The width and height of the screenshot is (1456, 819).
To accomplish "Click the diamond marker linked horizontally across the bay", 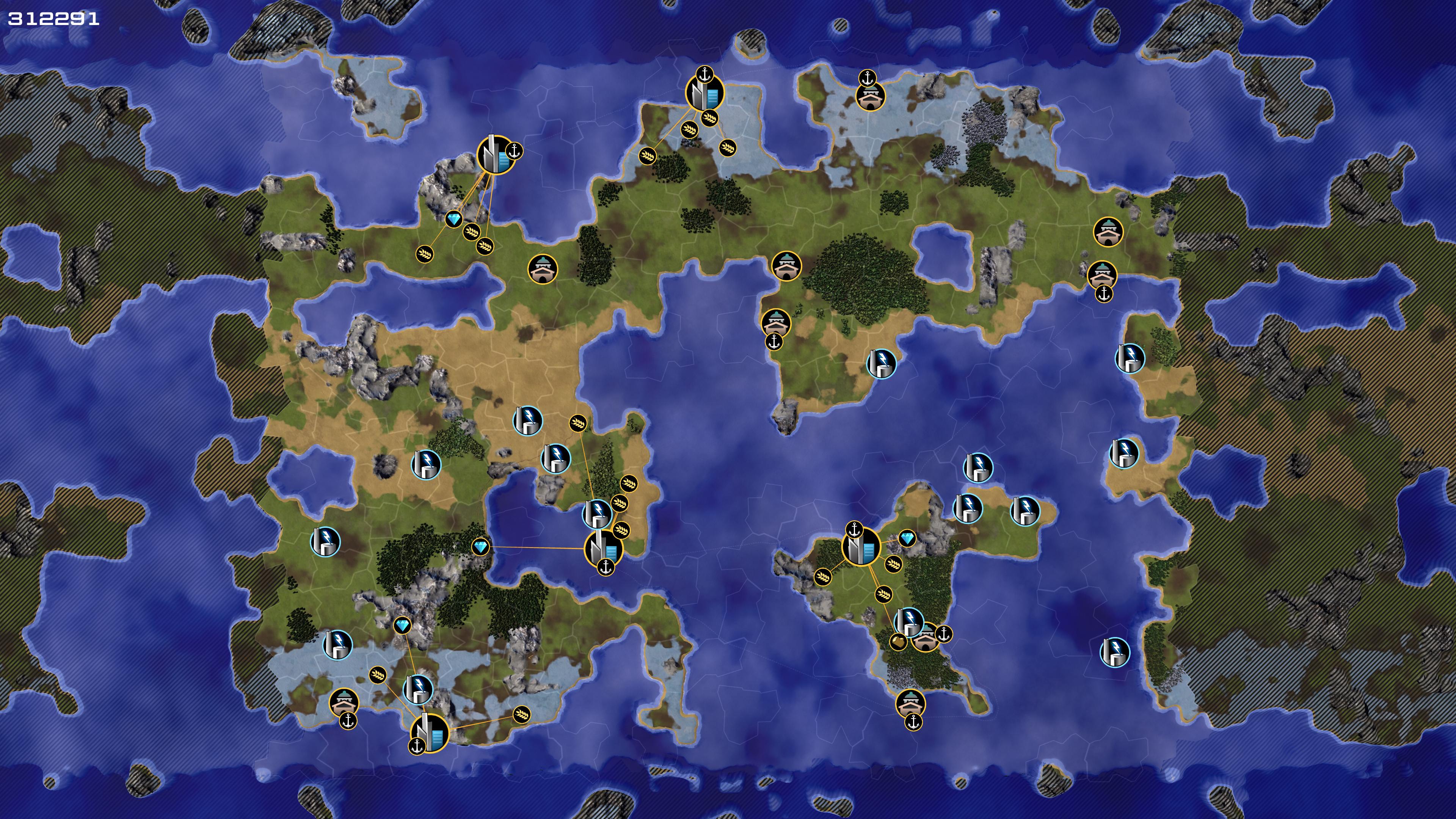I will (480, 546).
